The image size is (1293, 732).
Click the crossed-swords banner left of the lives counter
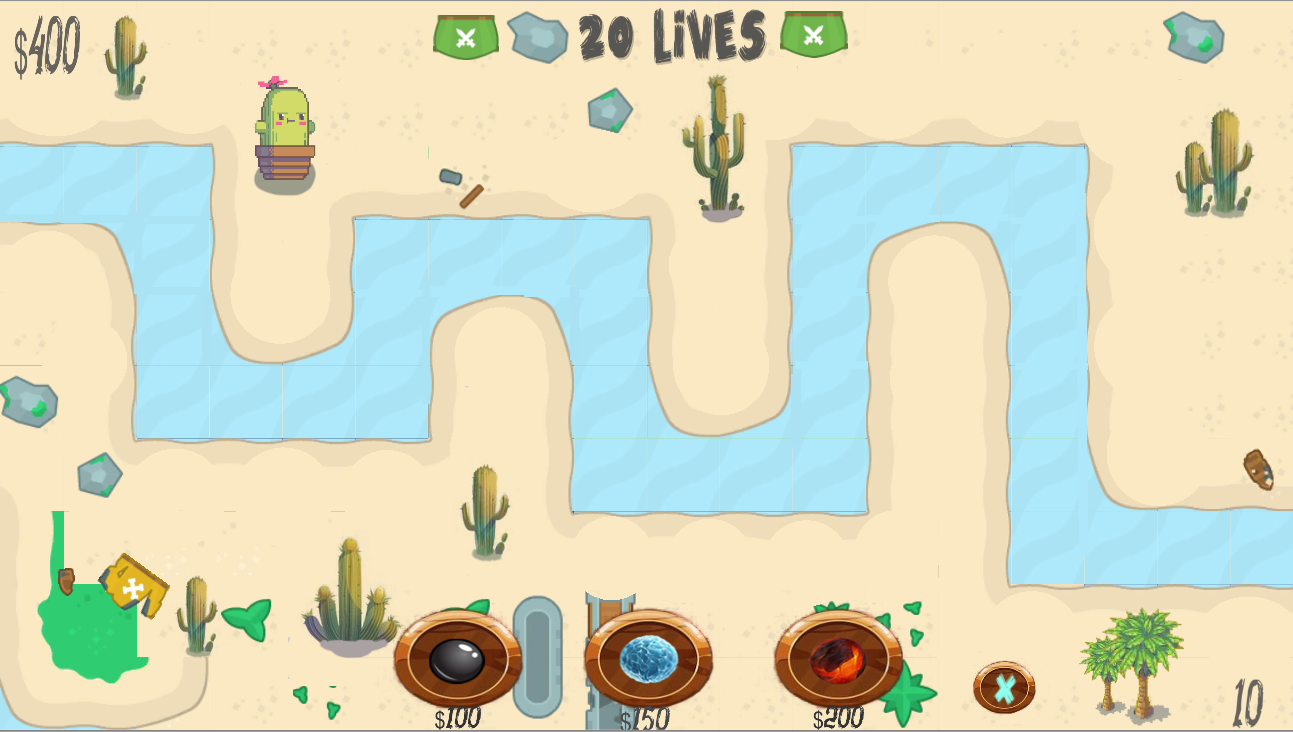click(x=466, y=33)
